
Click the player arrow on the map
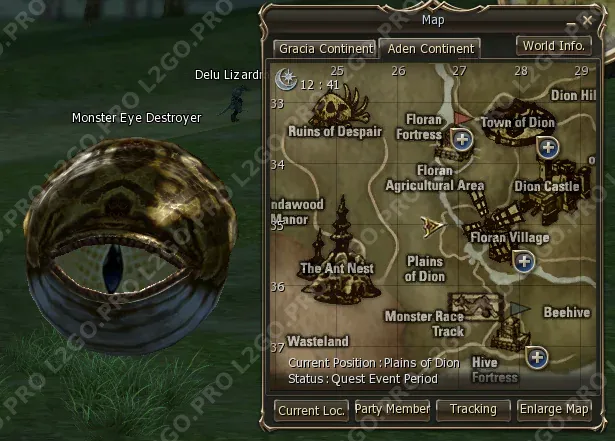pyautogui.click(x=433, y=226)
